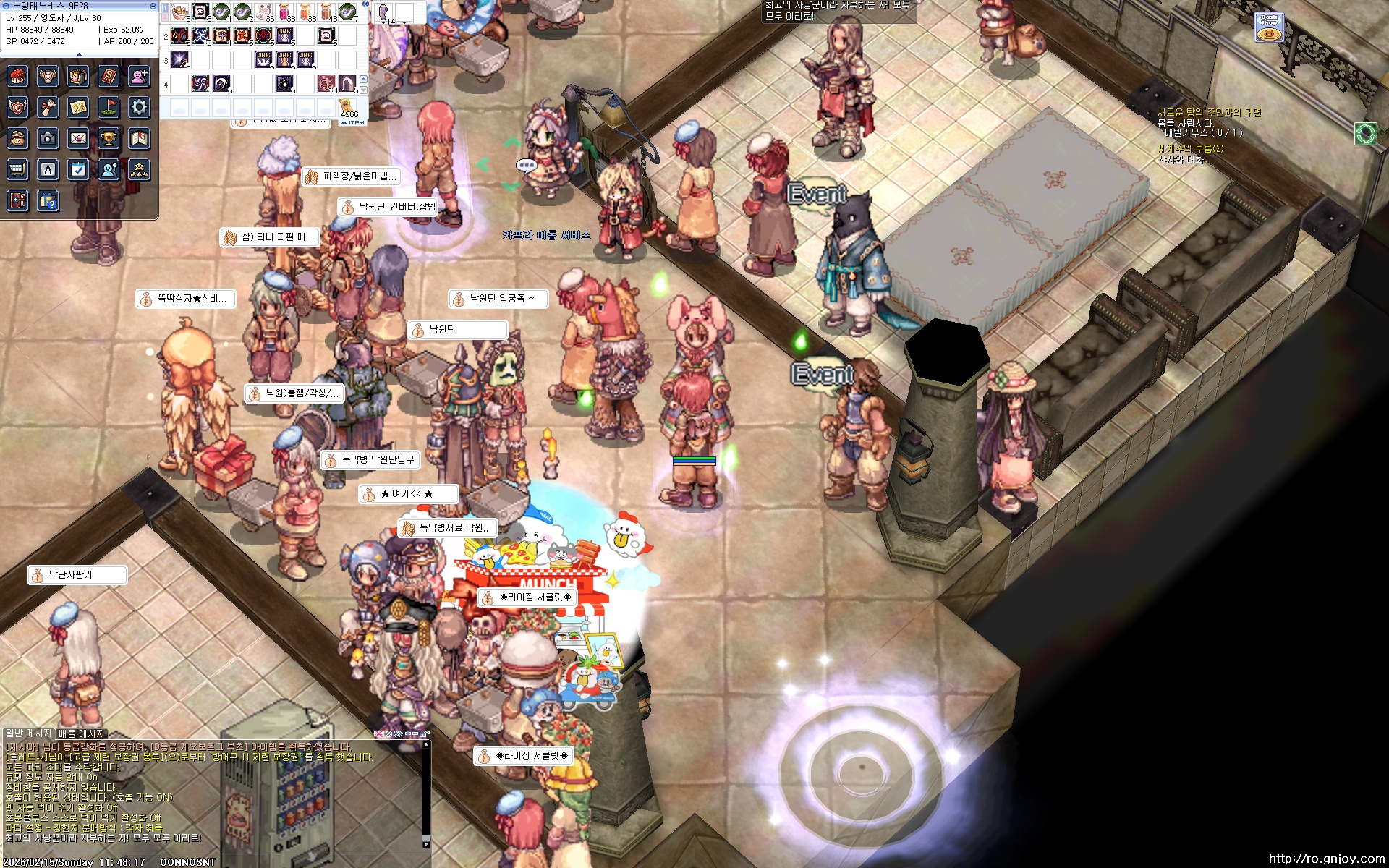Open the red-haired character head icon
Image resolution: width=1389 pixels, height=868 pixels.
coord(17,76)
